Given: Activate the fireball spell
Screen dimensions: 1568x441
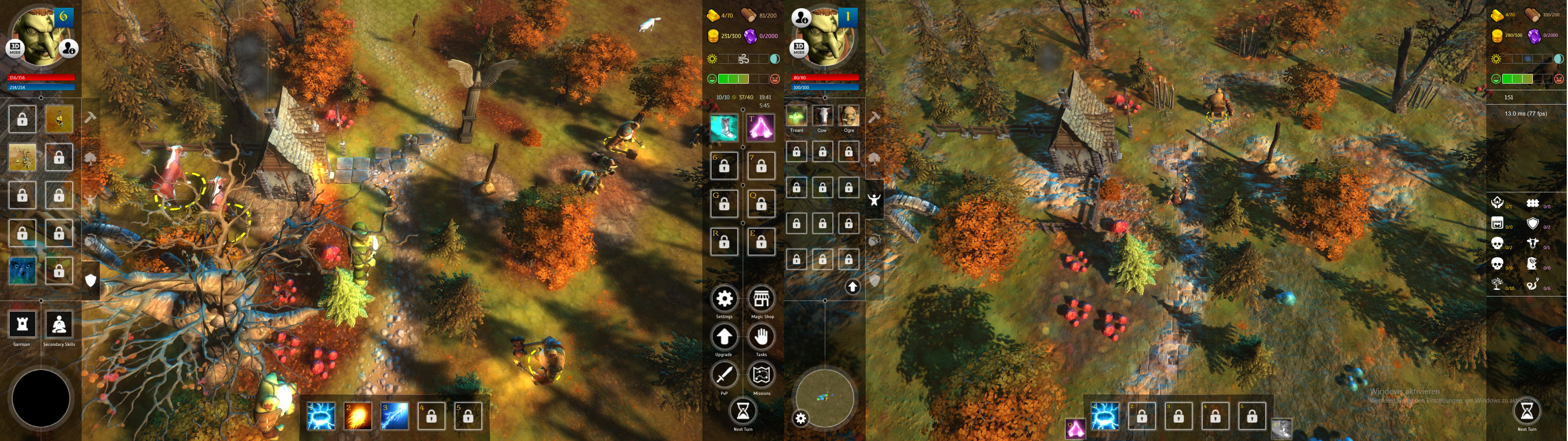Looking at the screenshot, I should coord(357,416).
